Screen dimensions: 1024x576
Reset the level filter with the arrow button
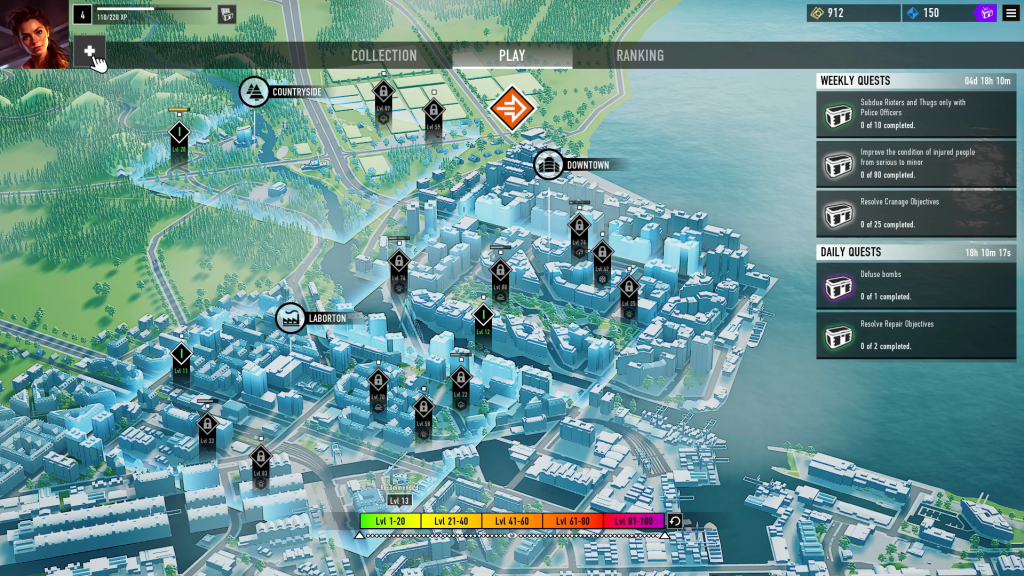tap(675, 521)
